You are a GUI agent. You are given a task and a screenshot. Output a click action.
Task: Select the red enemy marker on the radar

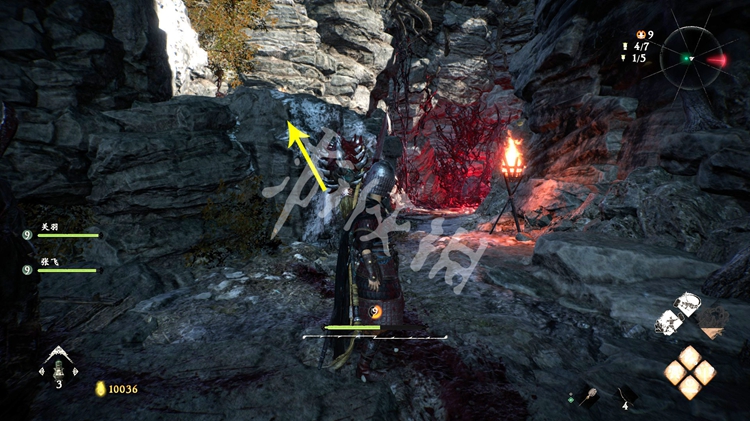tap(716, 60)
